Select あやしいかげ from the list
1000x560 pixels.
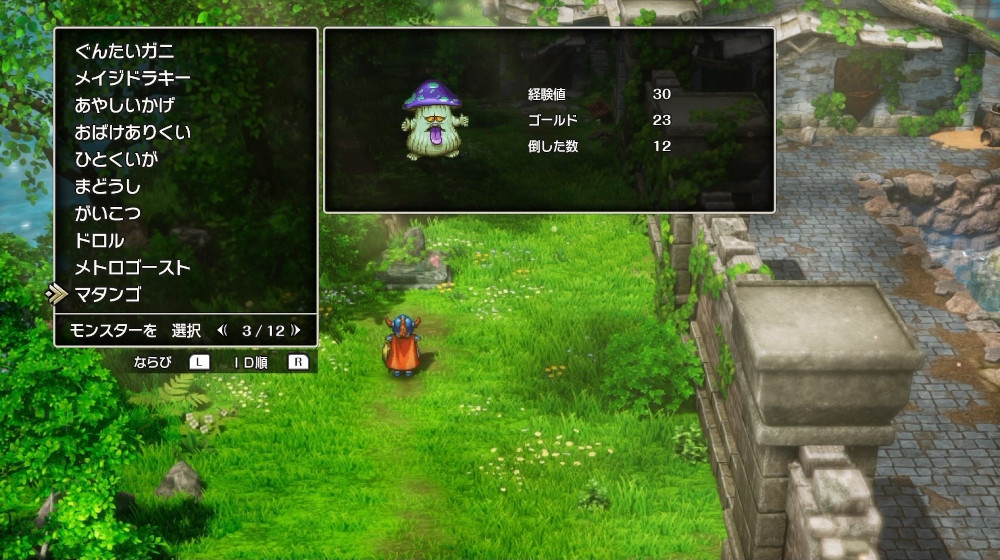coord(124,105)
